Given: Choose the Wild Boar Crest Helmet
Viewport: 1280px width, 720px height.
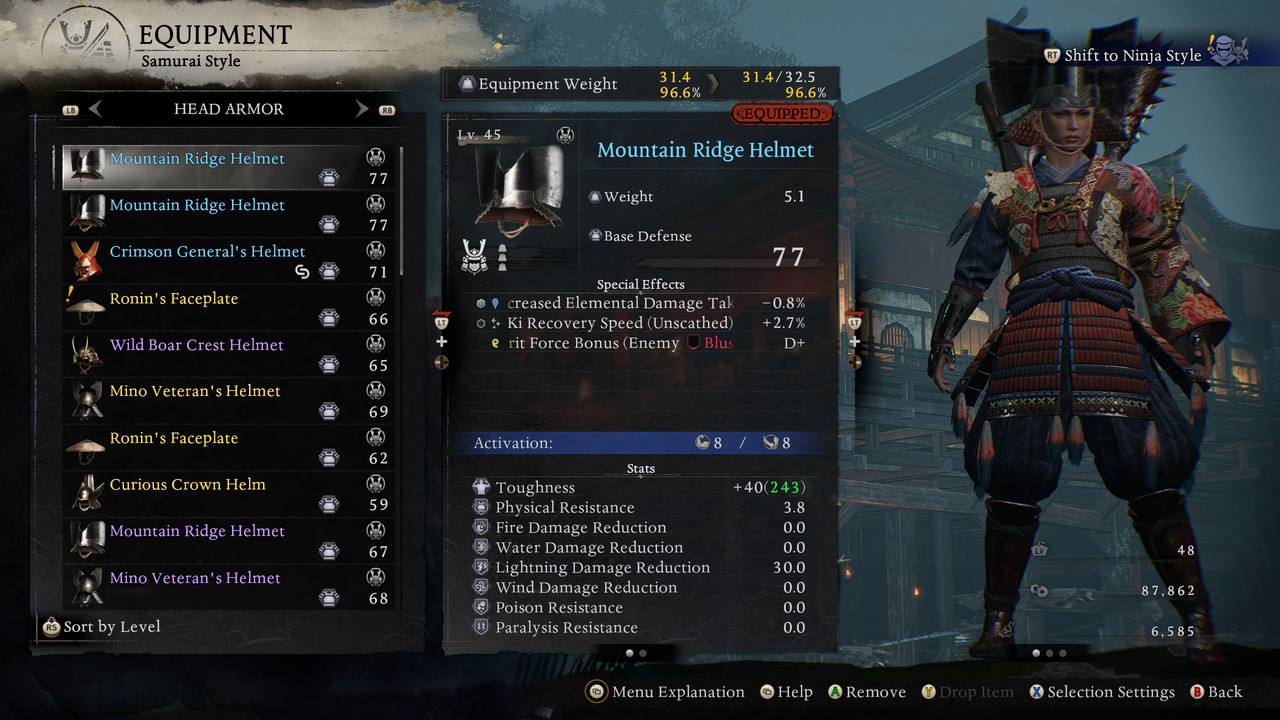Looking at the screenshot, I should tap(197, 345).
